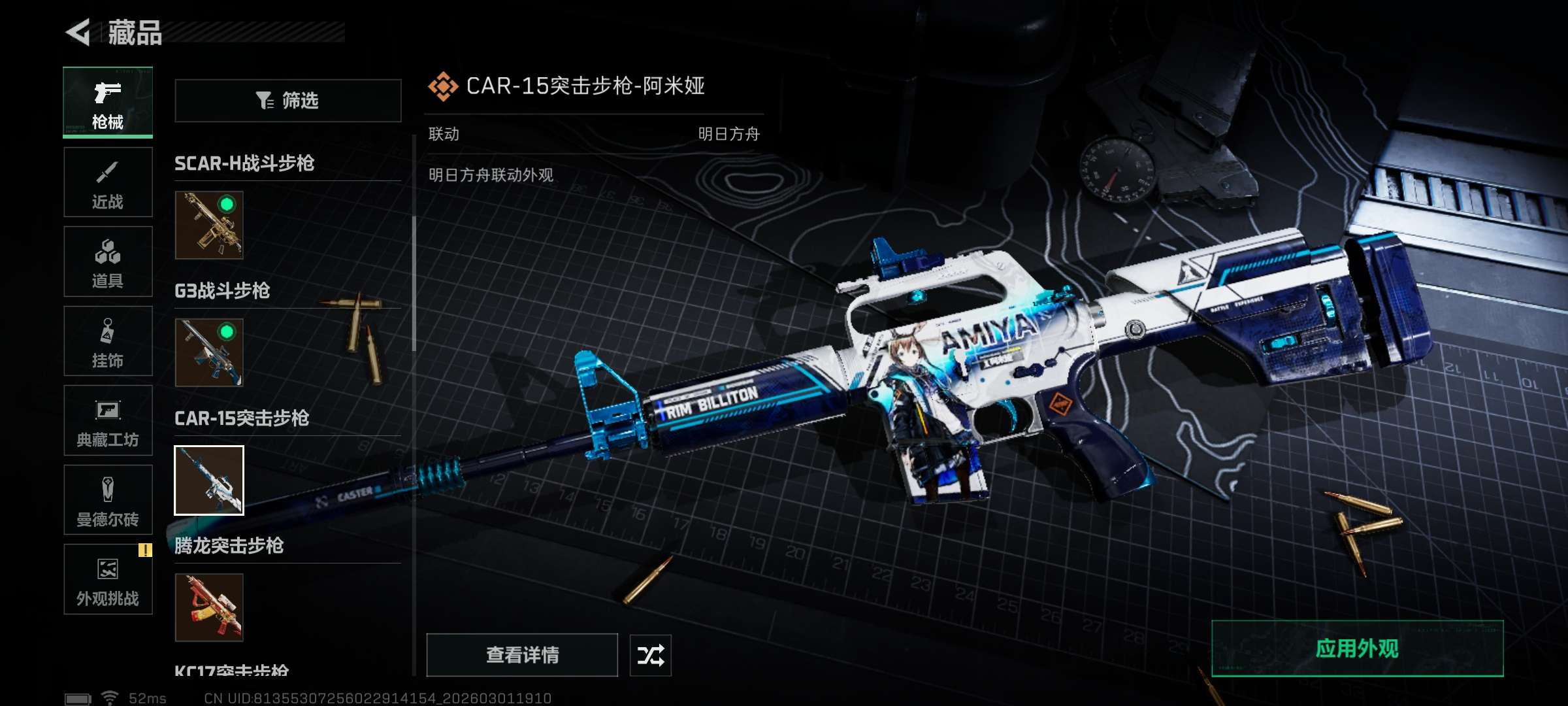The width and height of the screenshot is (1568, 706).
Task: Select the 道具 items category
Action: 108,261
